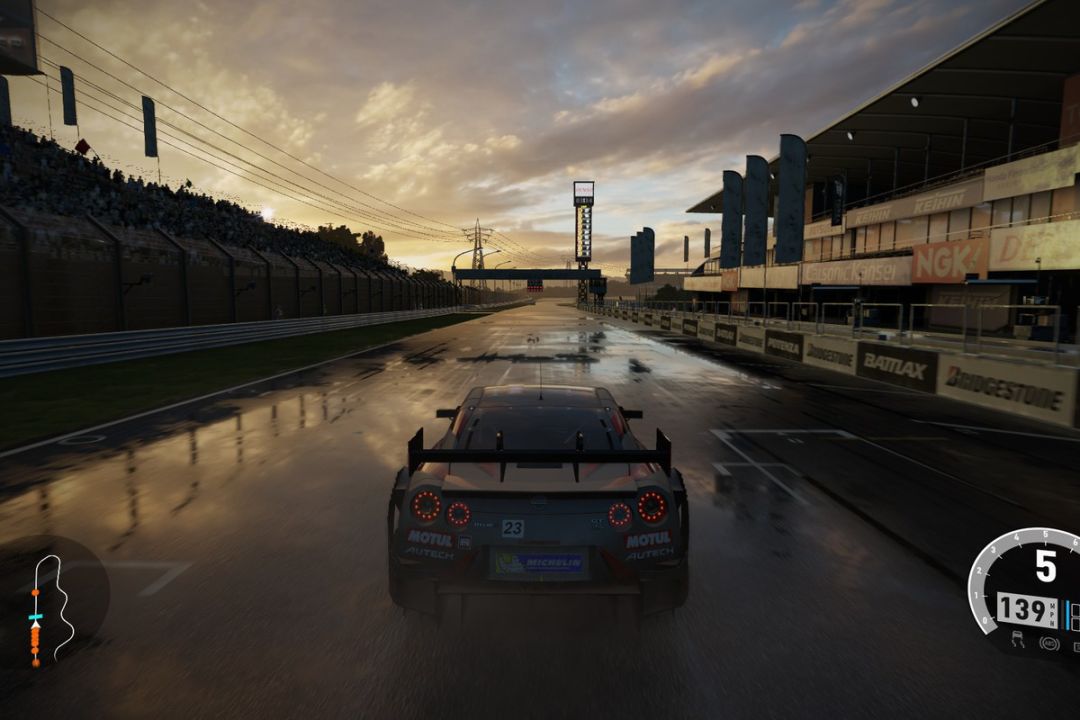
Task: Click the circular track minimap
Action: coord(52,605)
